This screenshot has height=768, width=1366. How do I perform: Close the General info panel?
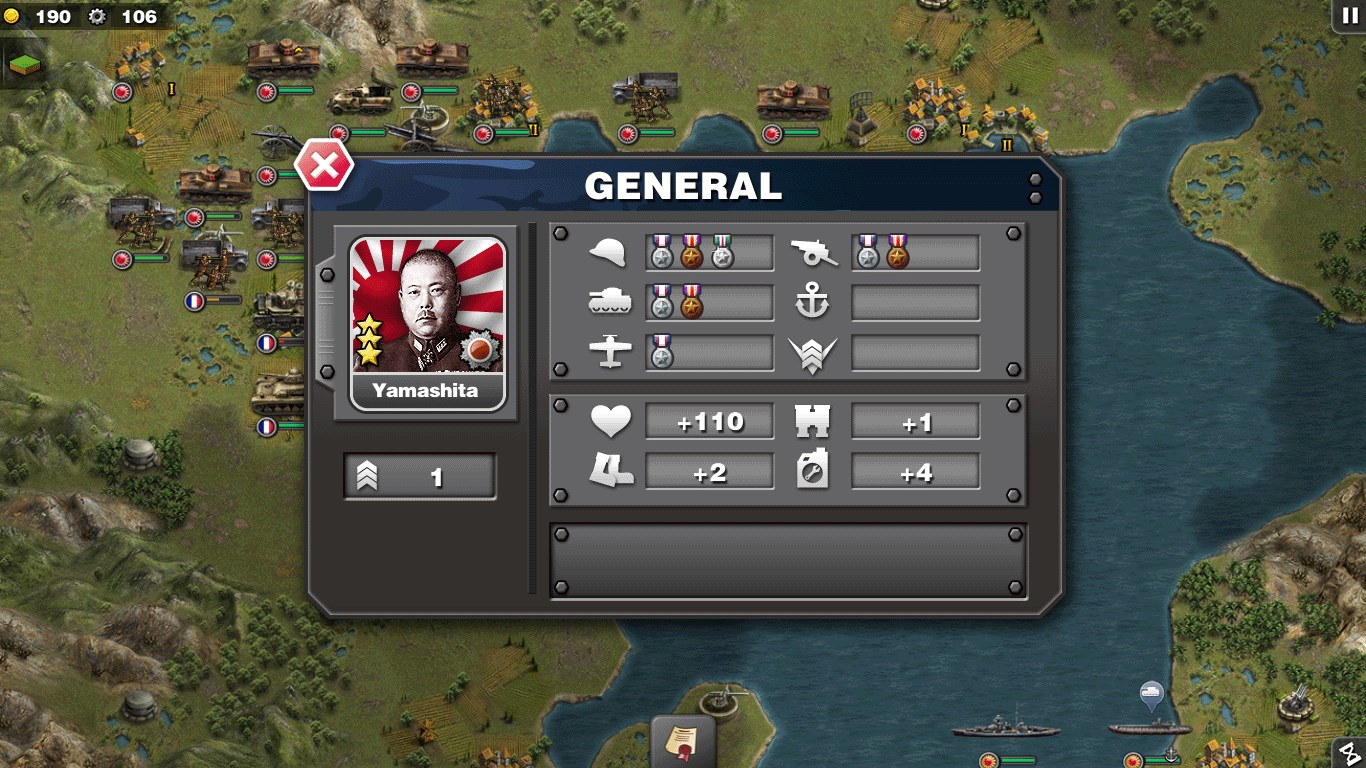[324, 166]
